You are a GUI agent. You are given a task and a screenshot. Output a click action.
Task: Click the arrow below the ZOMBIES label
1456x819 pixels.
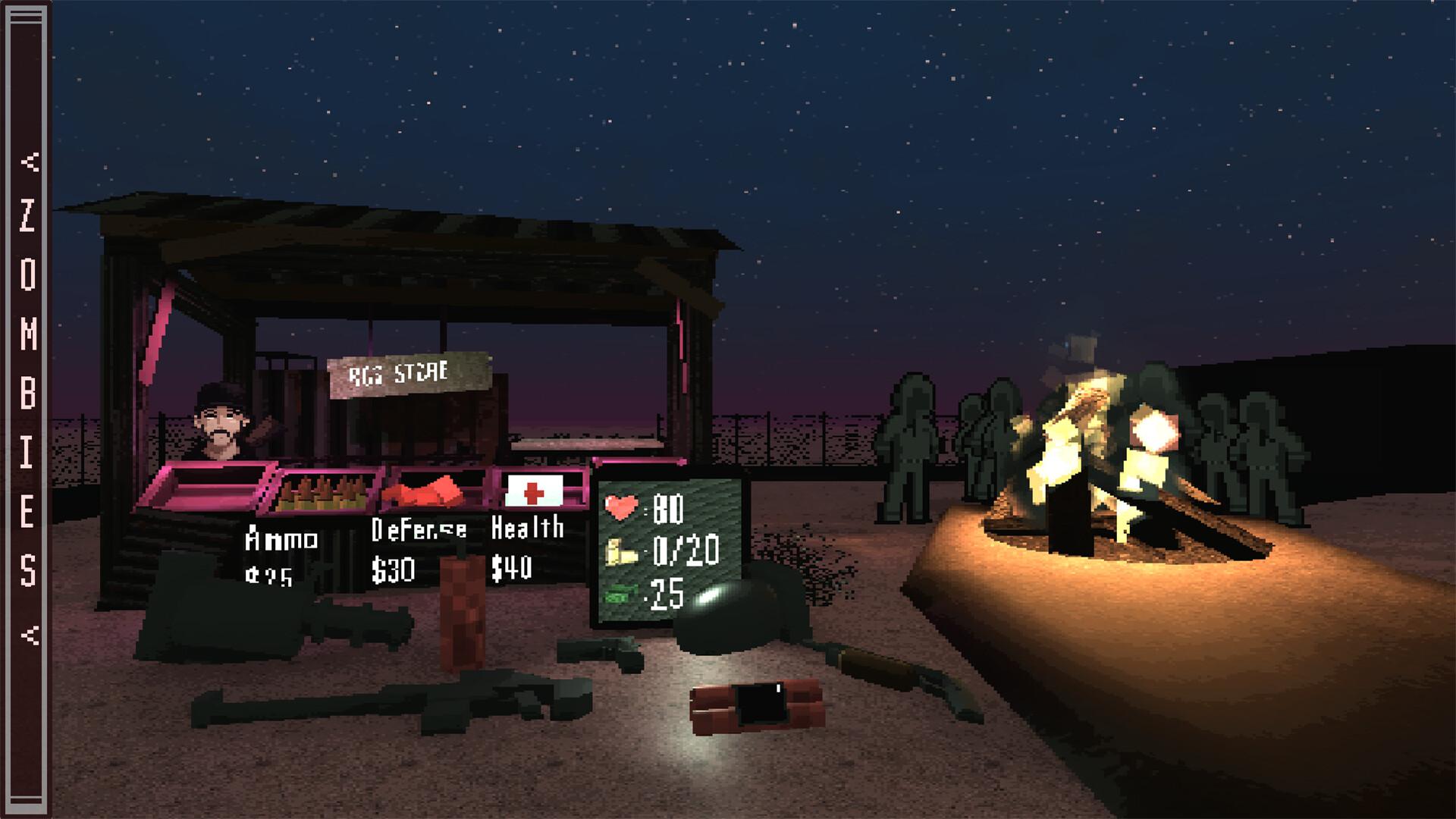[x=30, y=635]
